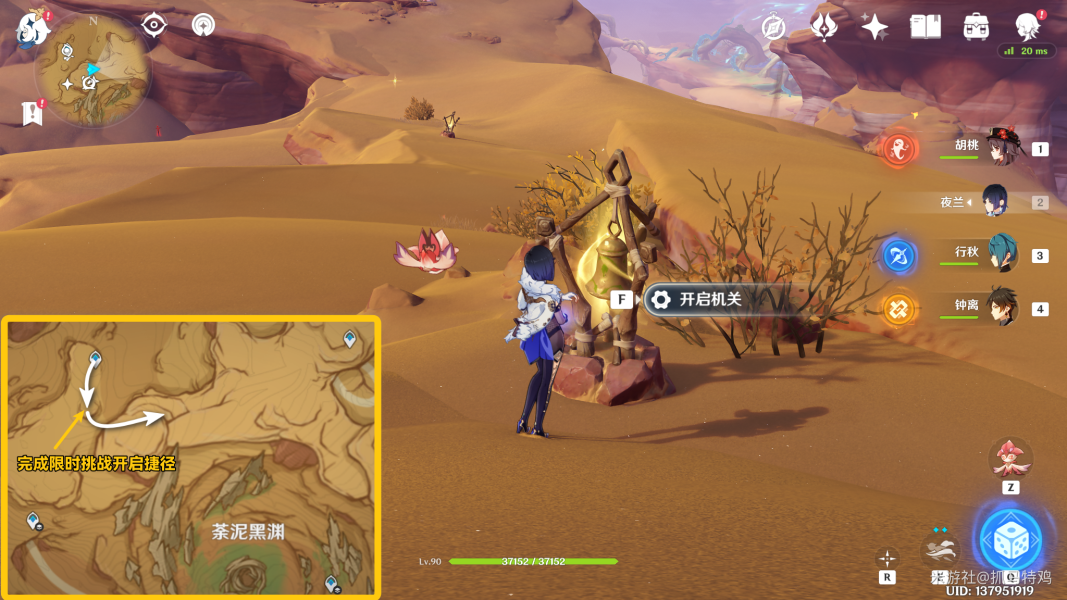Open the four-pointed star wish icon
Viewport: 1067px width, 600px height.
coord(874,27)
